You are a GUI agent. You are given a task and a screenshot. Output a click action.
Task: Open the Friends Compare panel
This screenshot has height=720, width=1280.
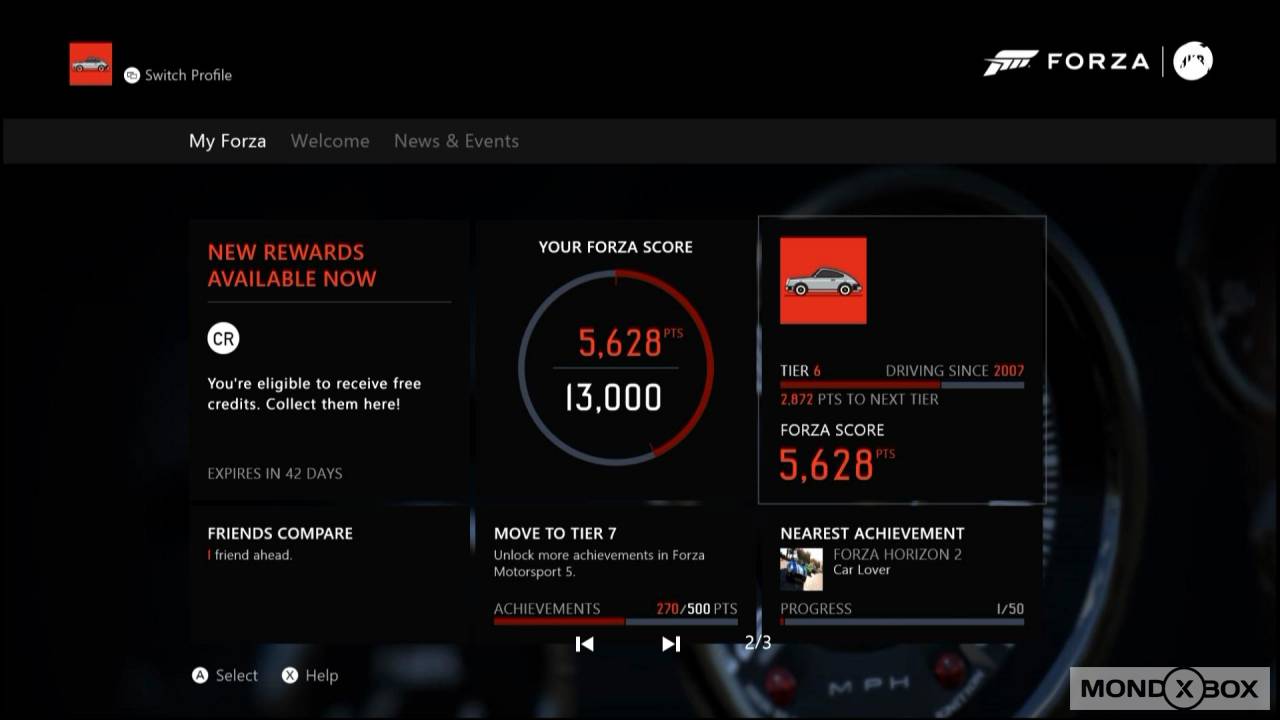coord(328,570)
